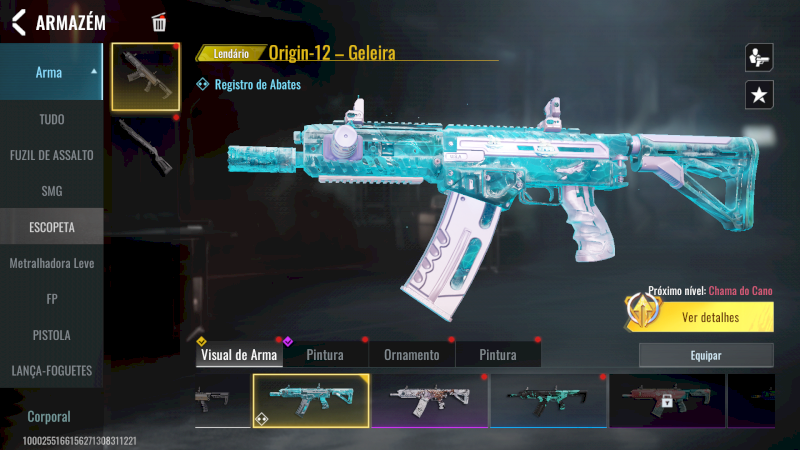
Task: Click the star favorite button
Action: coord(759,95)
